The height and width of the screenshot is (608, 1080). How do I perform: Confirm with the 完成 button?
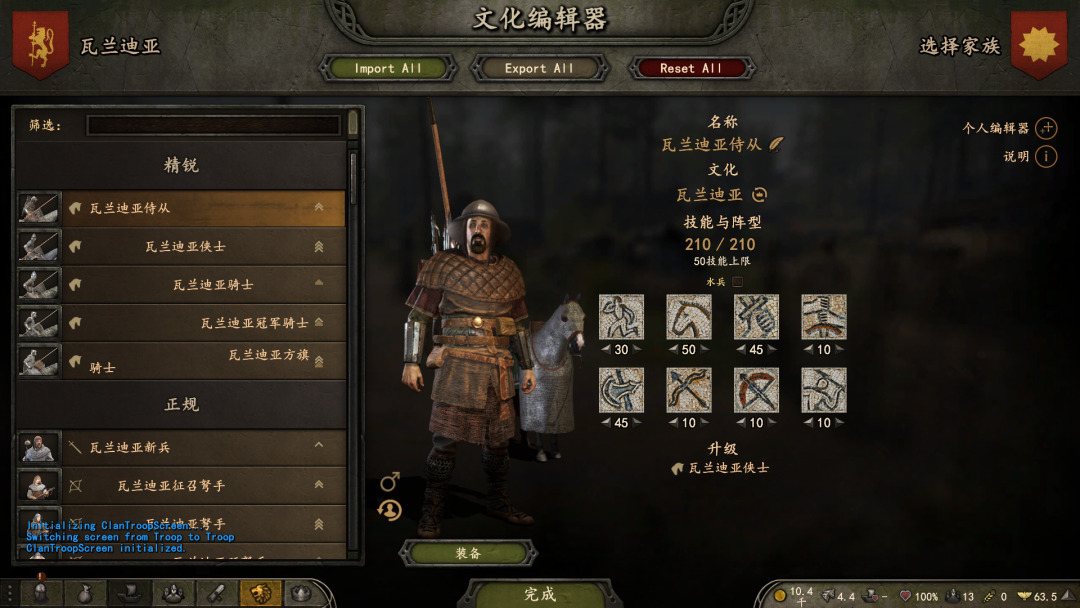click(x=540, y=594)
